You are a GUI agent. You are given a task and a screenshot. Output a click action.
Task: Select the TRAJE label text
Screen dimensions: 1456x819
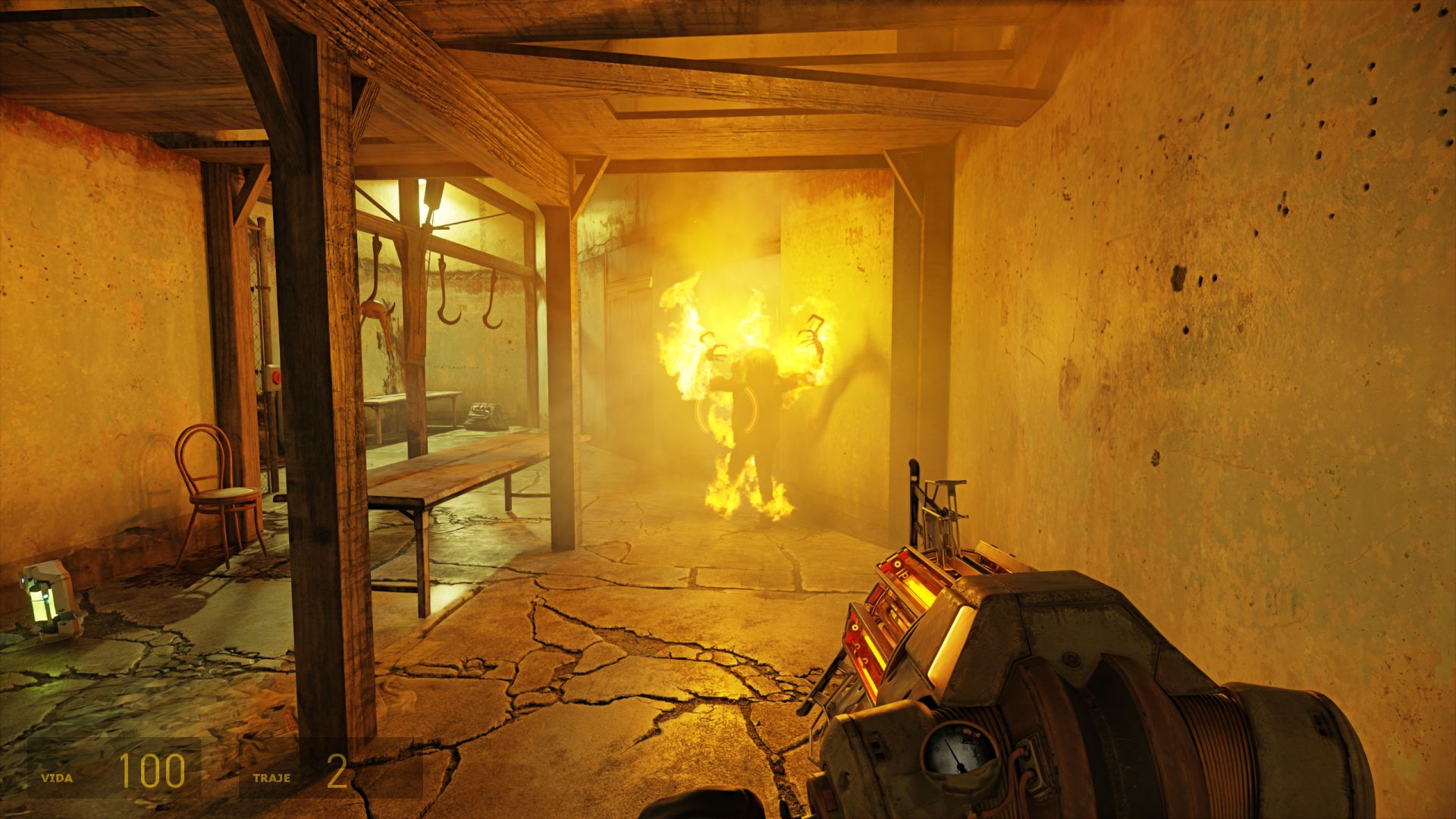click(273, 776)
